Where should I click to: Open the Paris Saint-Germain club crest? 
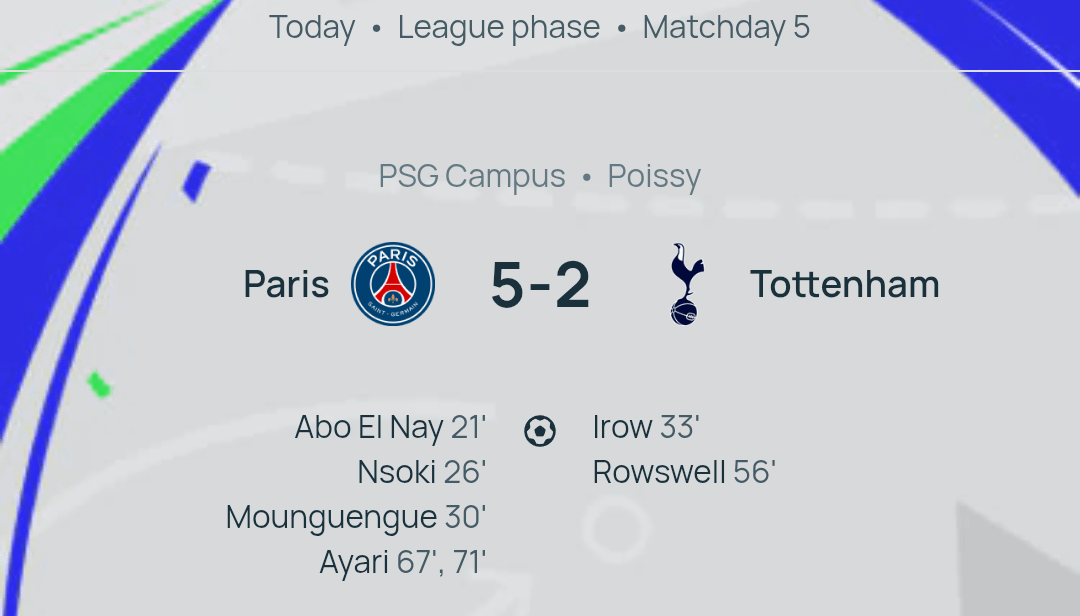click(393, 284)
